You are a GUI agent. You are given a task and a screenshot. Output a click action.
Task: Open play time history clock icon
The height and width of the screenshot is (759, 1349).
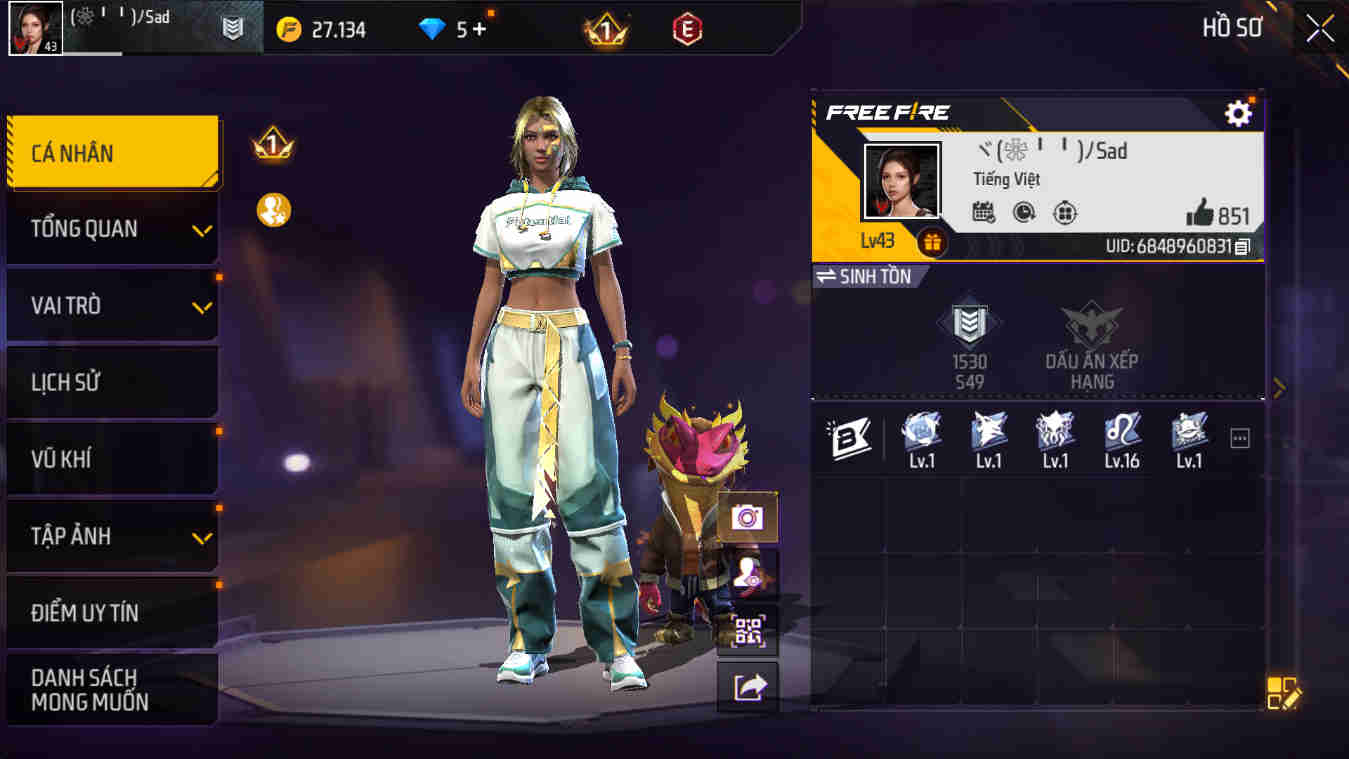[1023, 214]
